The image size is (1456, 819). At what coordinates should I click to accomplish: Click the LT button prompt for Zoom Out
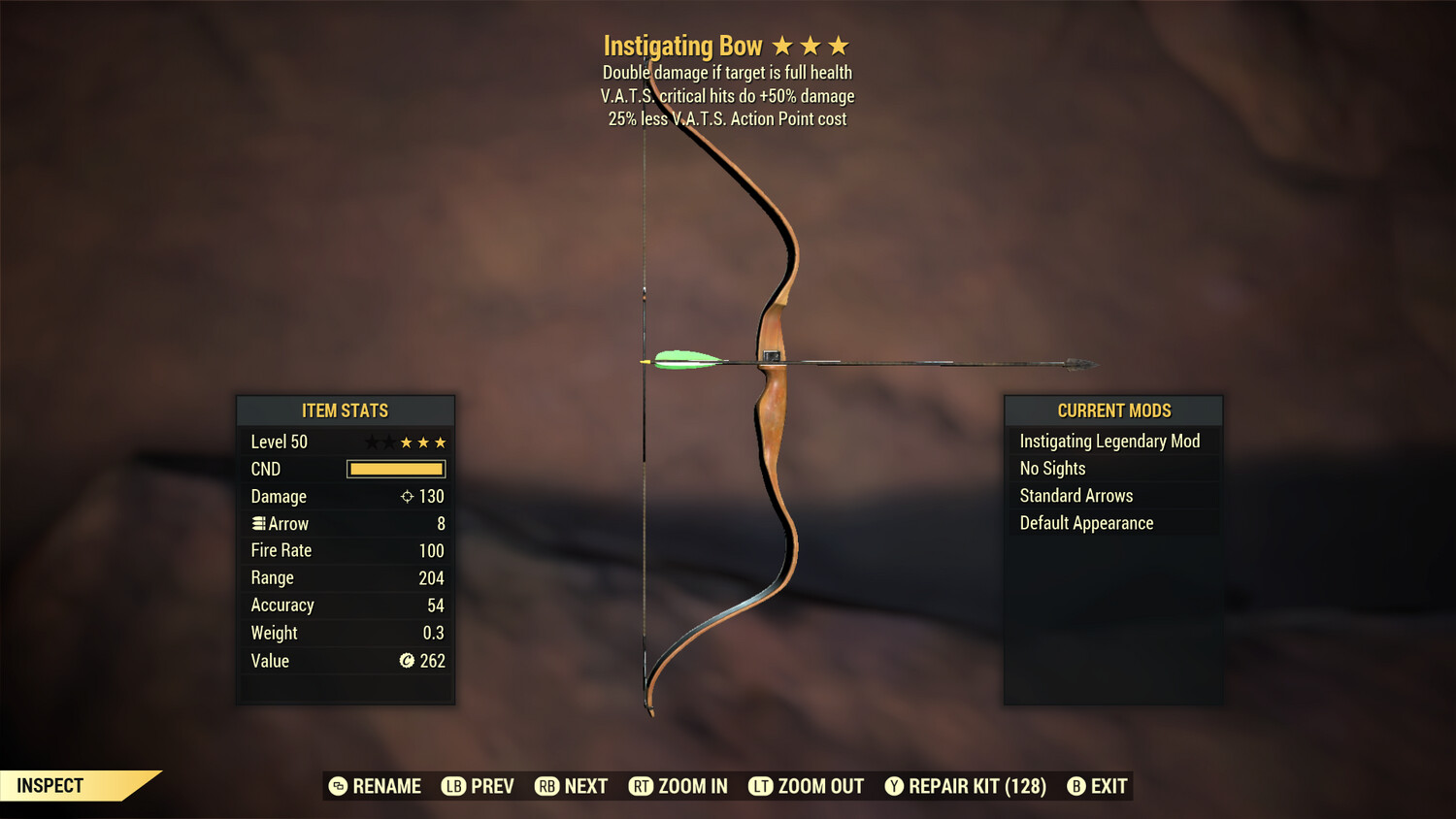[761, 786]
